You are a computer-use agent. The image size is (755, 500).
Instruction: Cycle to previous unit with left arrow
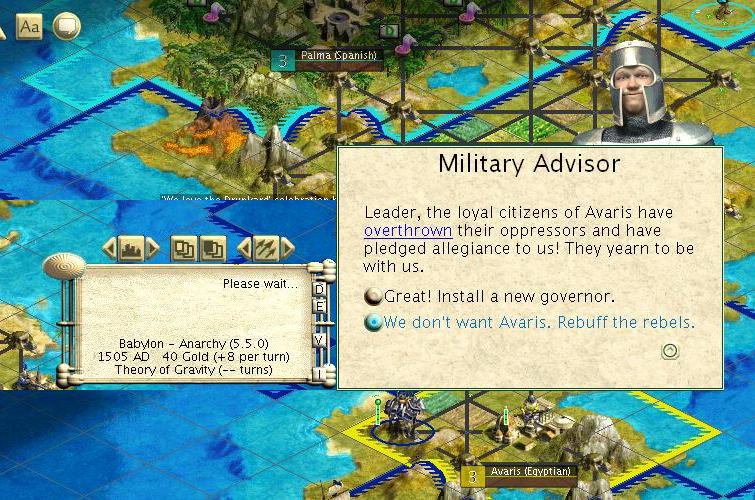tap(243, 248)
